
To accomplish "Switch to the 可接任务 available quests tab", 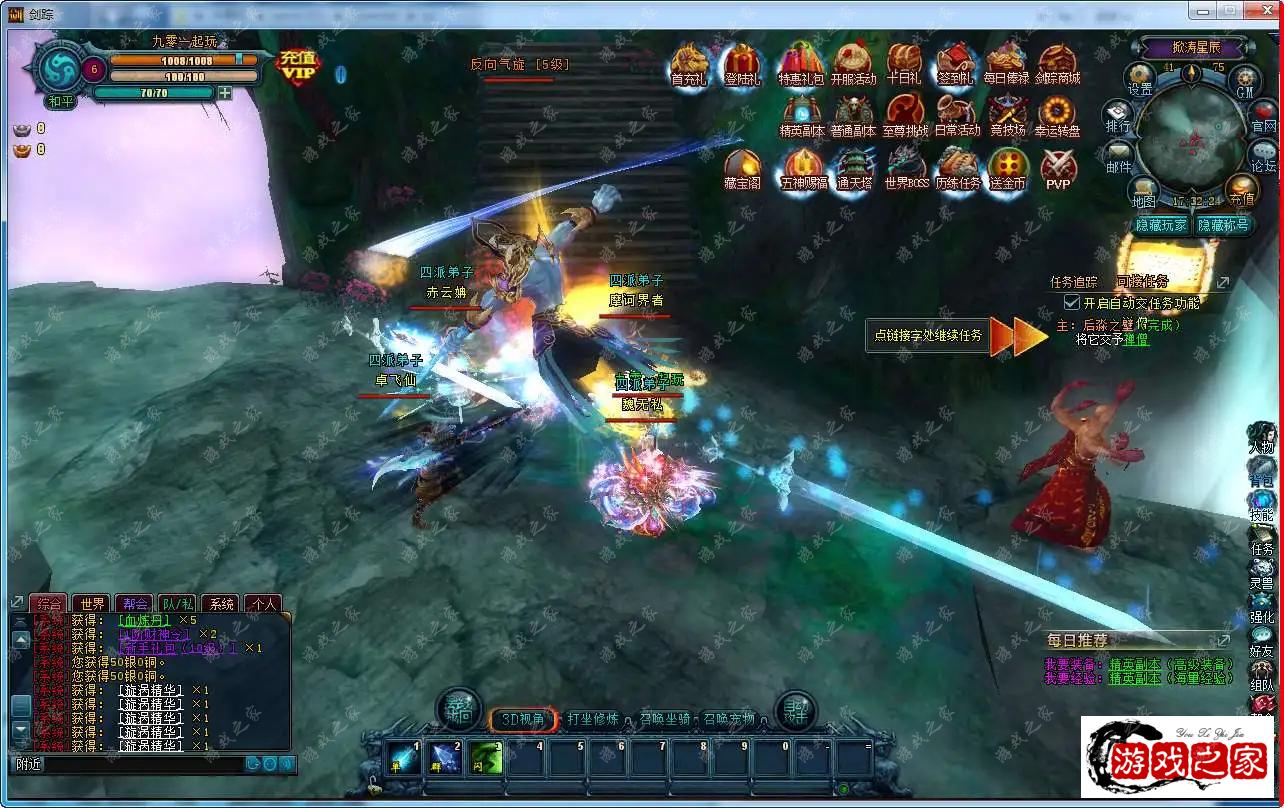I will coord(1142,282).
